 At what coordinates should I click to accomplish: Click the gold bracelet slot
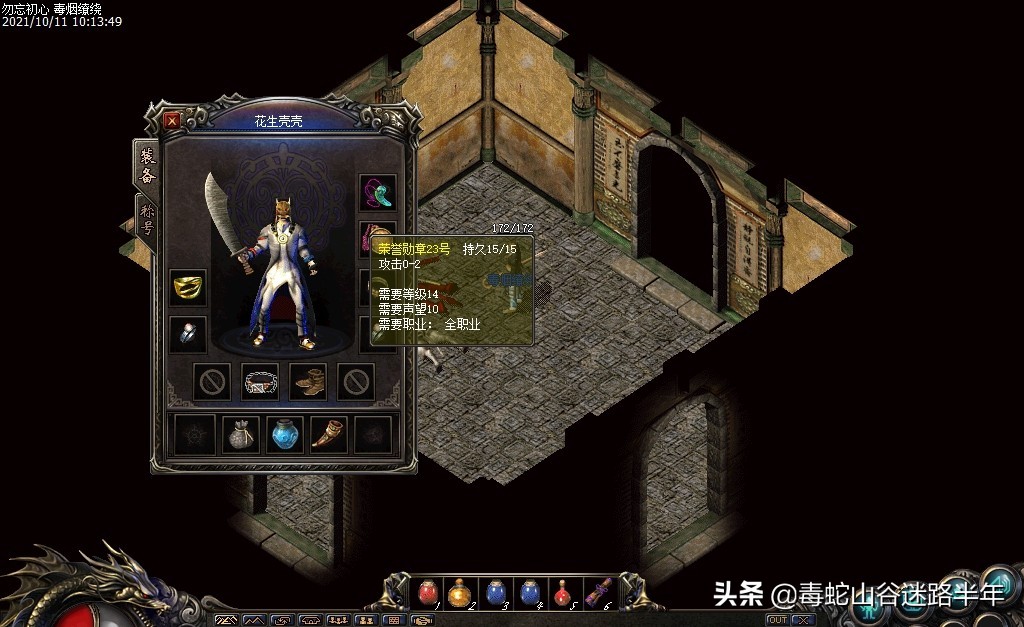point(188,287)
